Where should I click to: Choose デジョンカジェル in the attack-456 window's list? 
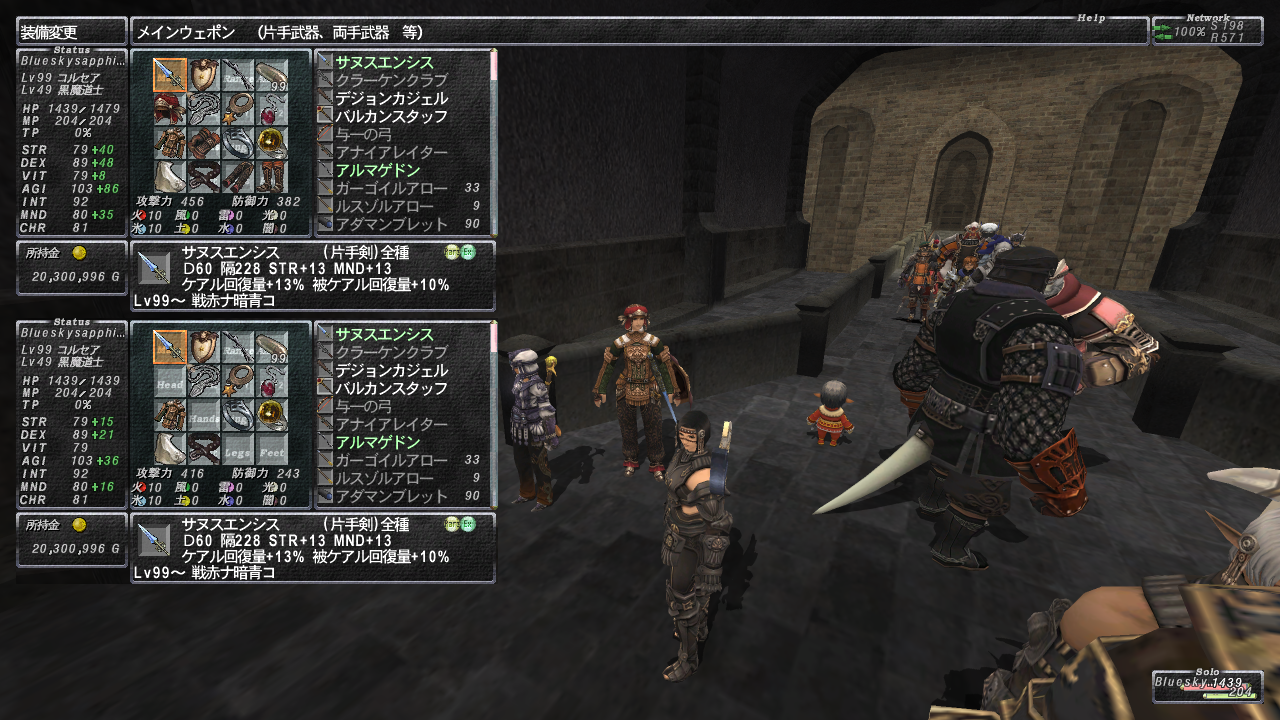[391, 98]
